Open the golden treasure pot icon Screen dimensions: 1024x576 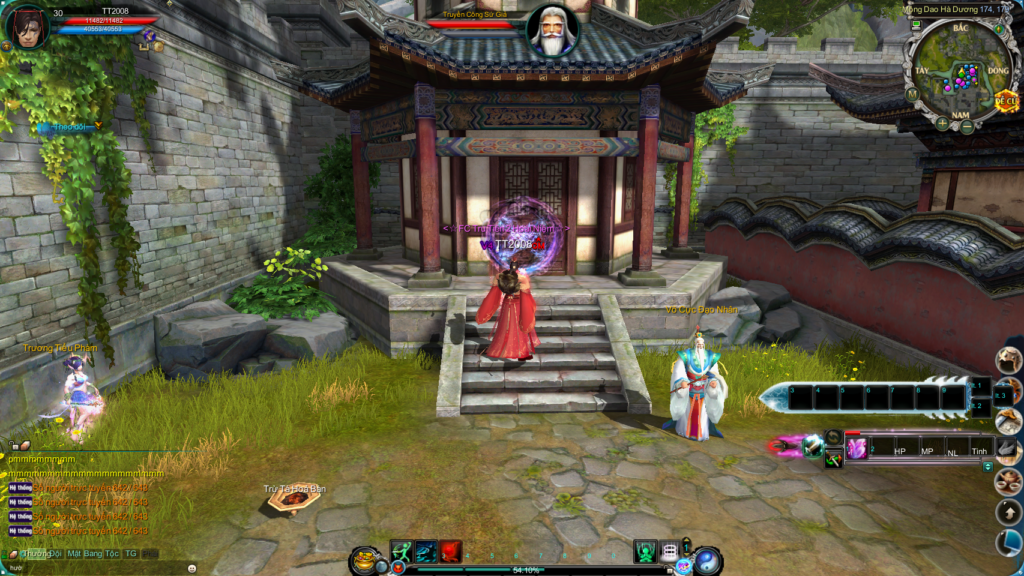[366, 558]
